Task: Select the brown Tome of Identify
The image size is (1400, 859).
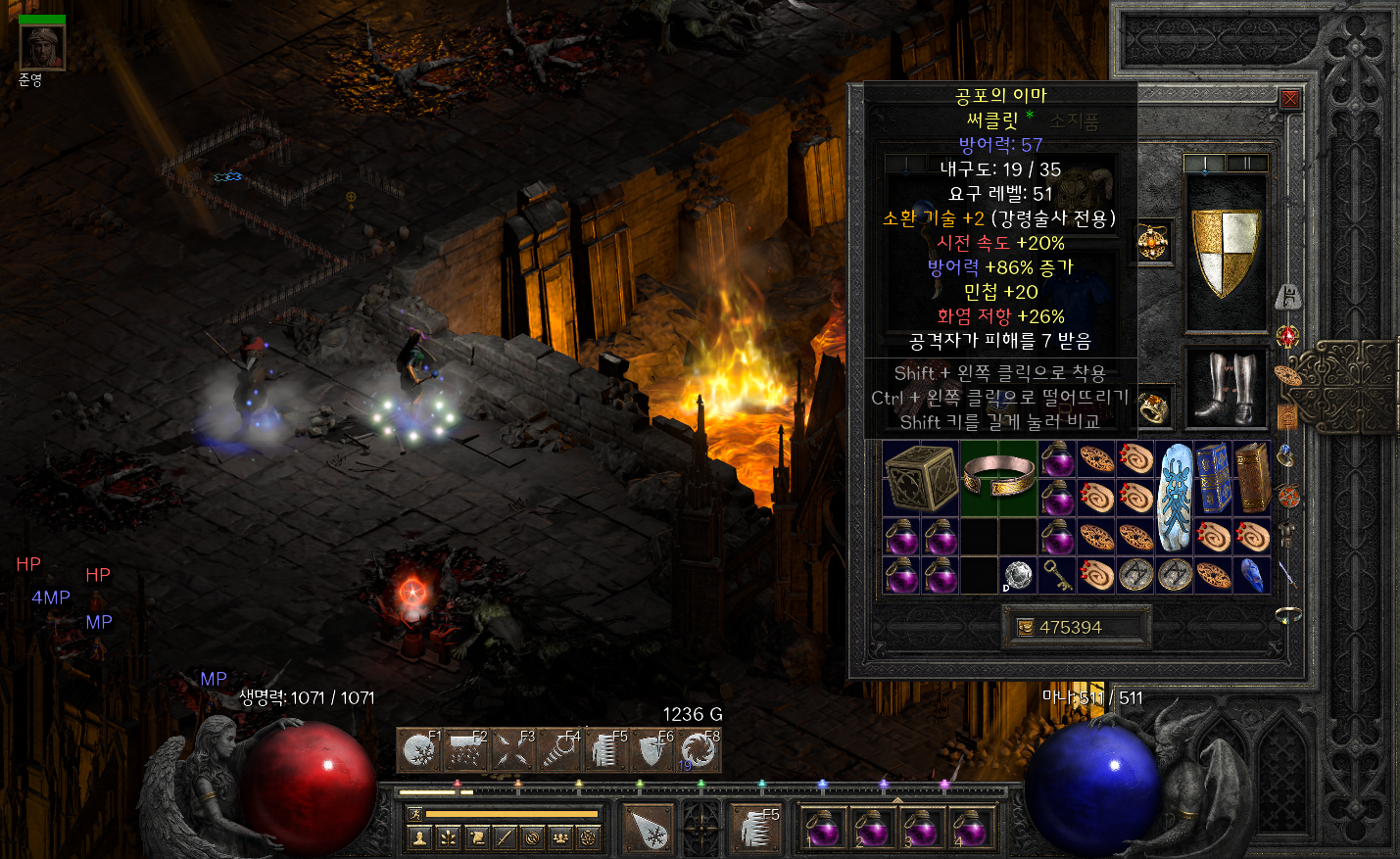Action: coord(1252,477)
